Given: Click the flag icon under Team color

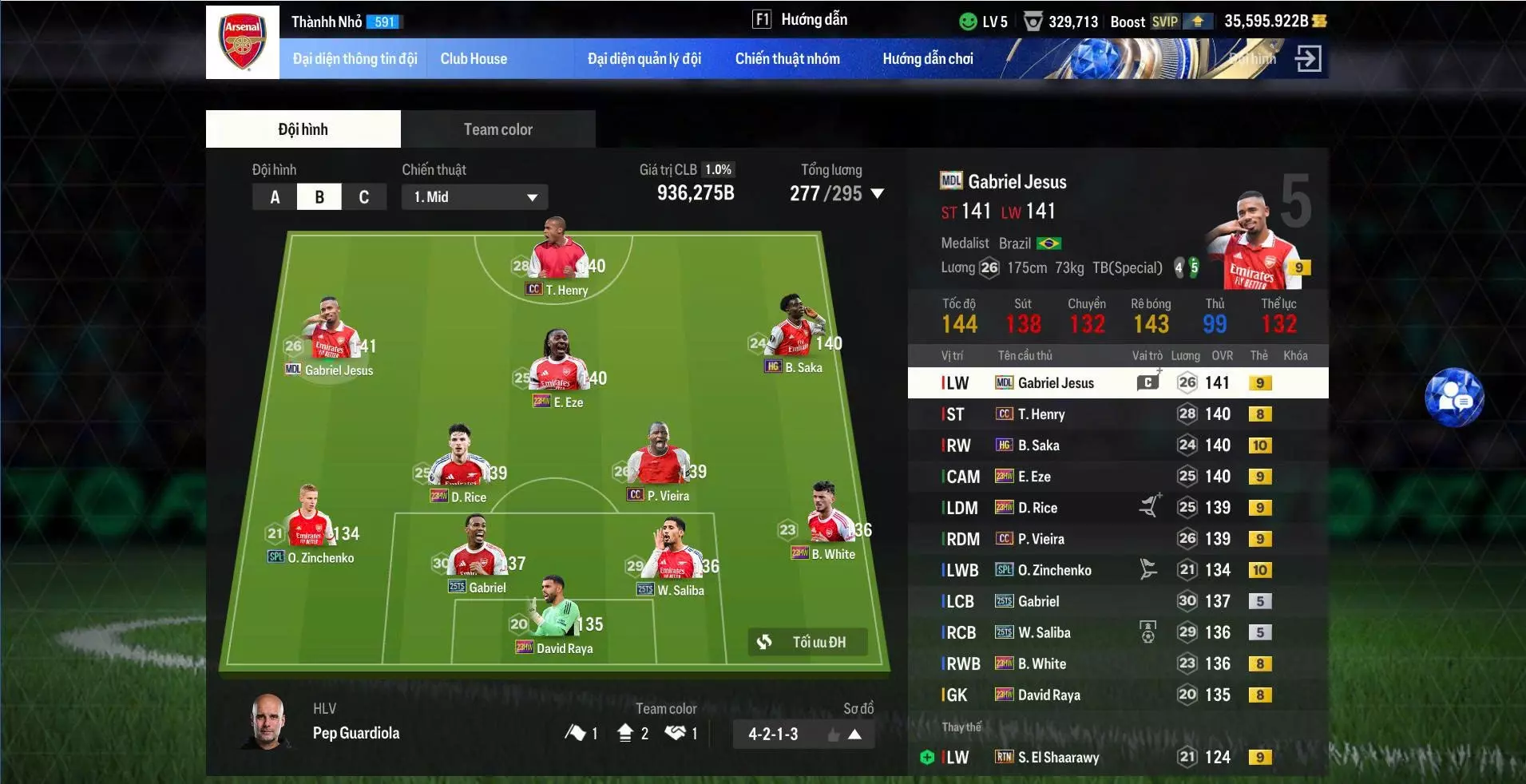Looking at the screenshot, I should 577,733.
